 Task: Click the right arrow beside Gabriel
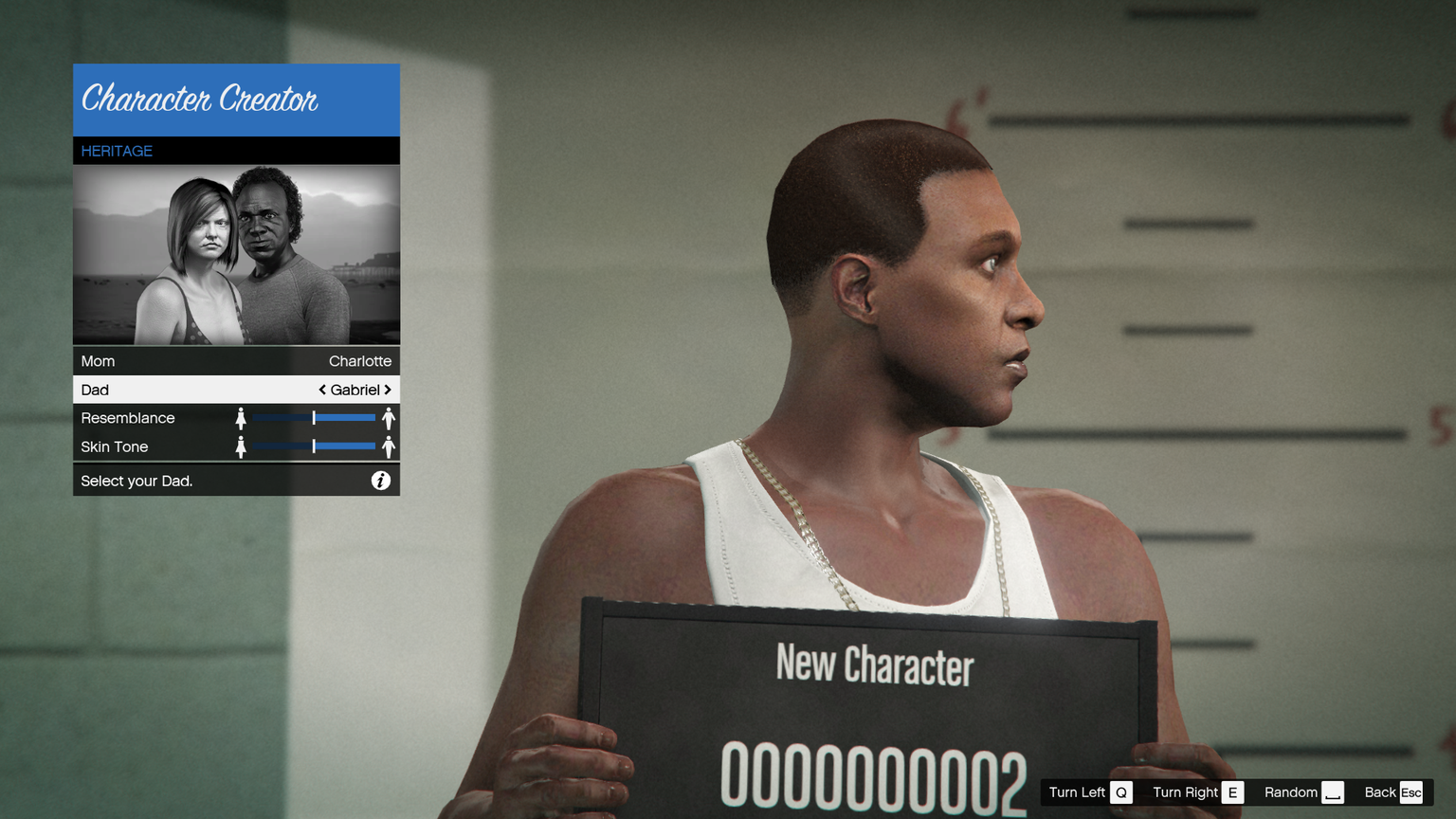(388, 390)
